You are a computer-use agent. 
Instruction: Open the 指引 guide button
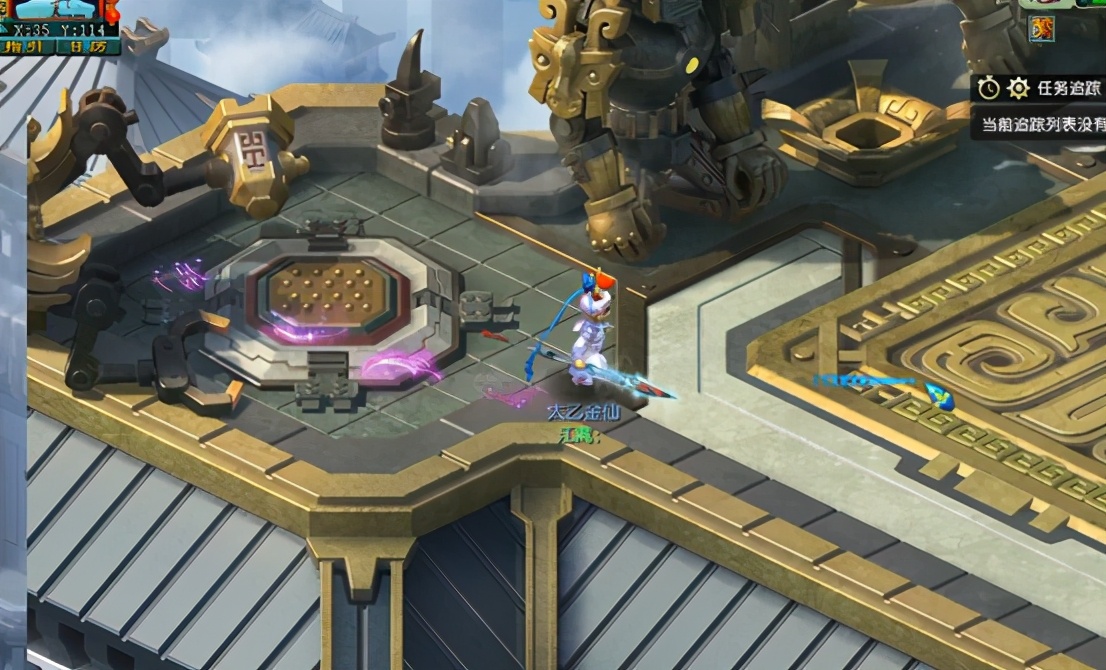(x=27, y=46)
